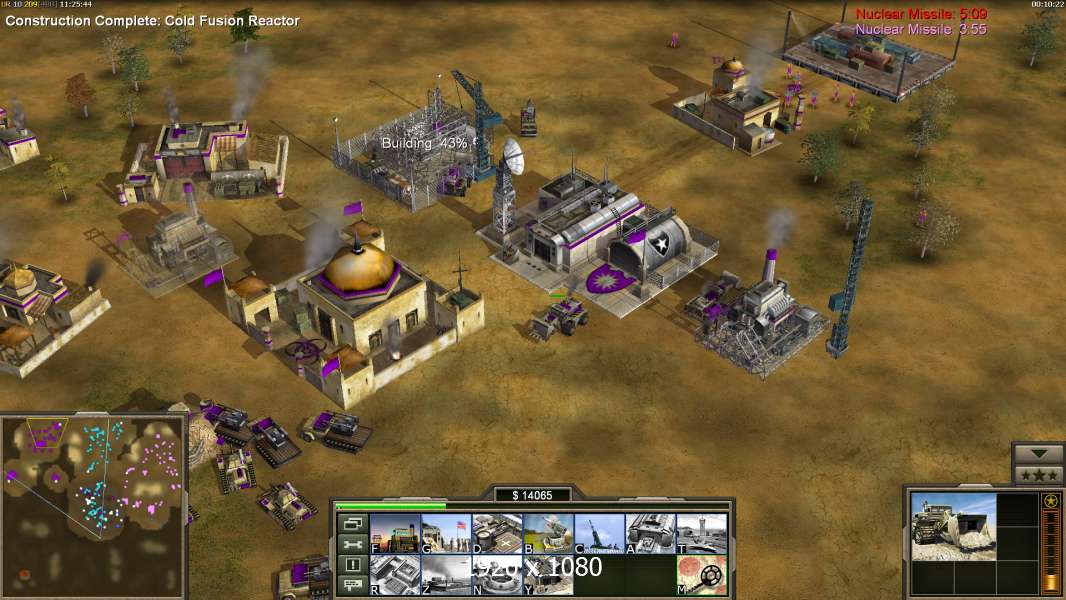This screenshot has width=1066, height=600.
Task: Click the overlapping windows button on command bar
Action: [x=352, y=523]
